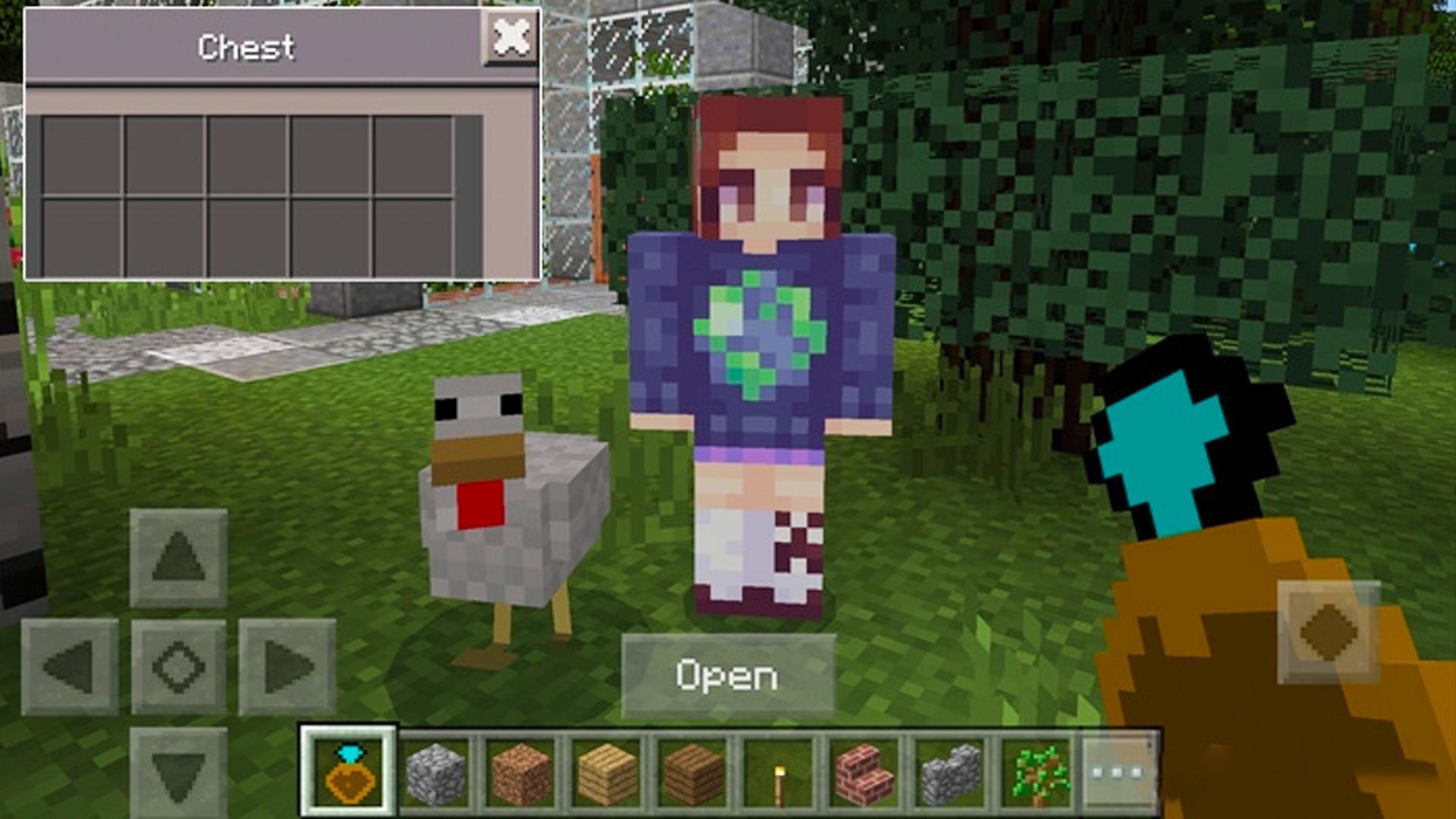Click the first empty chest slot
The height and width of the screenshot is (819, 1456).
point(81,154)
